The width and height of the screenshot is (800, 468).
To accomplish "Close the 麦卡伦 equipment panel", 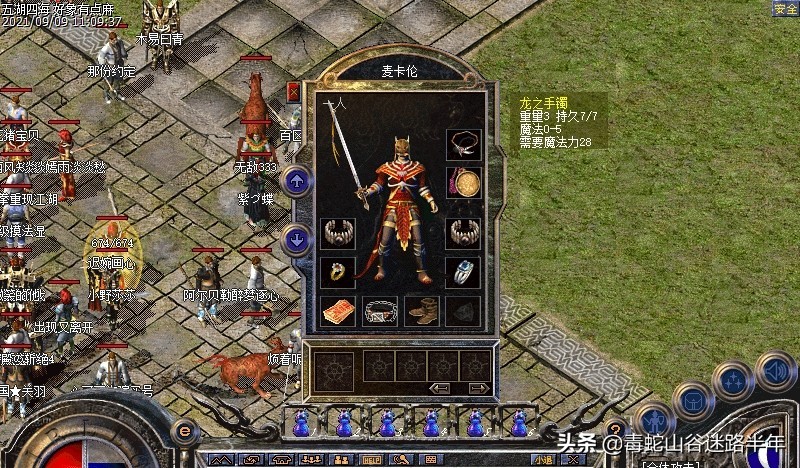I will [x=293, y=91].
